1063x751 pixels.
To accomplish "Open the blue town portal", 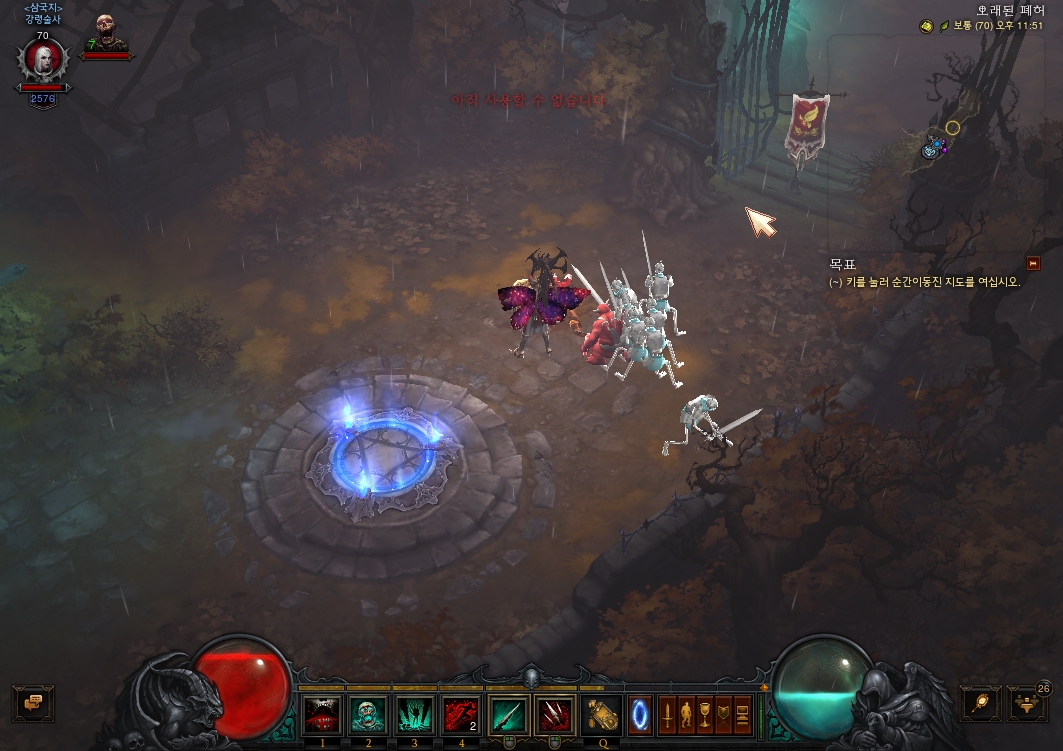I will coord(640,714).
